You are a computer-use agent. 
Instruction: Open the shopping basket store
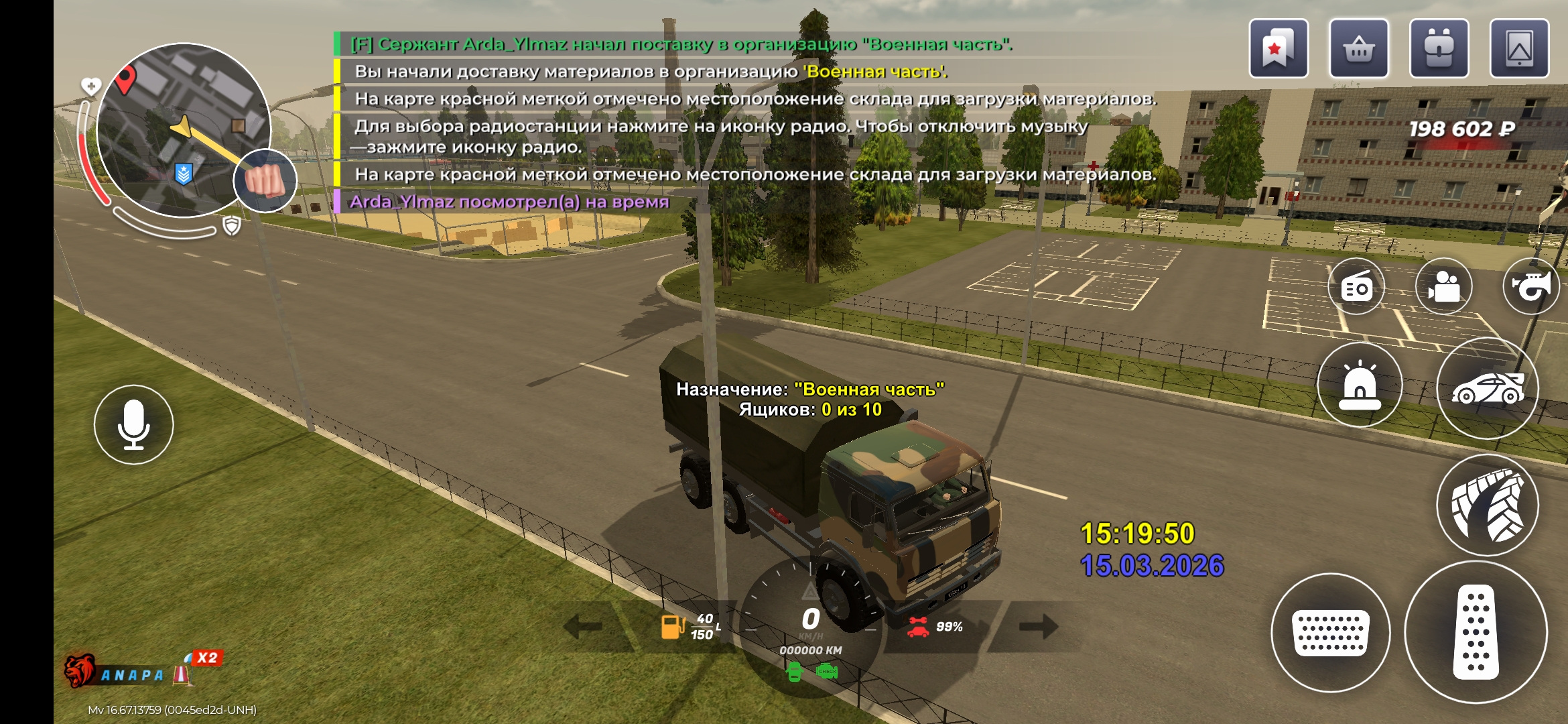pyautogui.click(x=1358, y=49)
